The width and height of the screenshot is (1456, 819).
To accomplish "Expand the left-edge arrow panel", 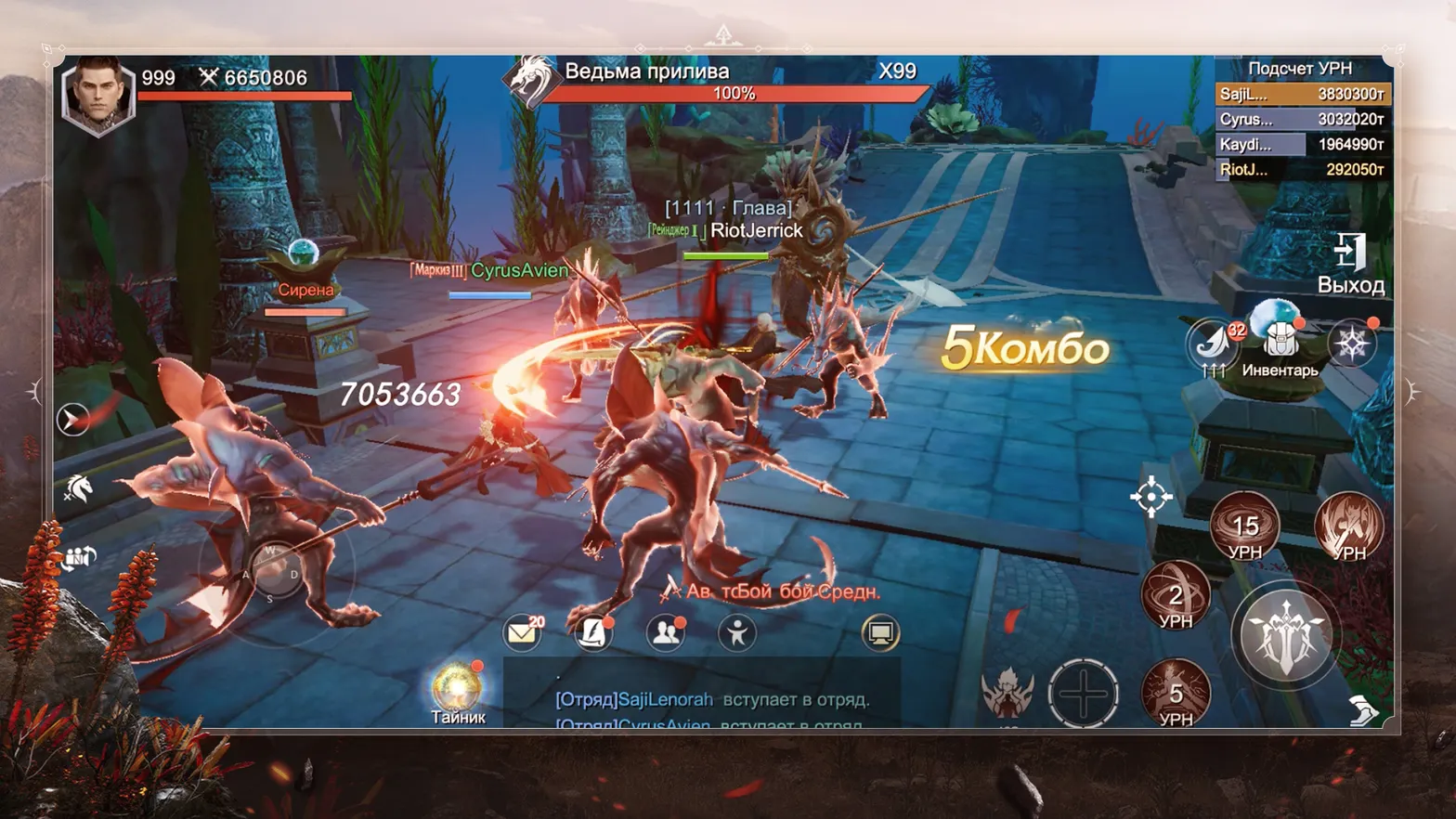I will coord(72,419).
